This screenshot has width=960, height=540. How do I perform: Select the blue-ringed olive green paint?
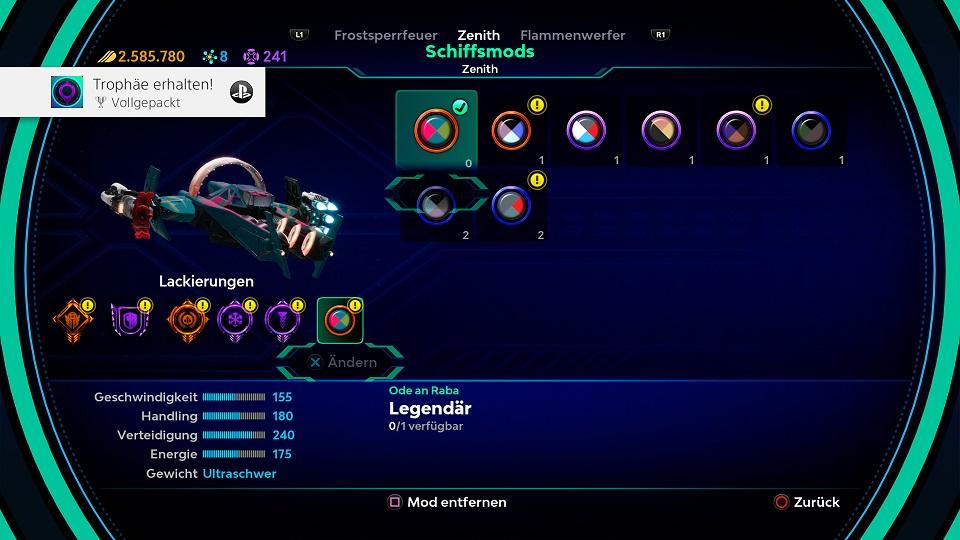click(x=811, y=130)
